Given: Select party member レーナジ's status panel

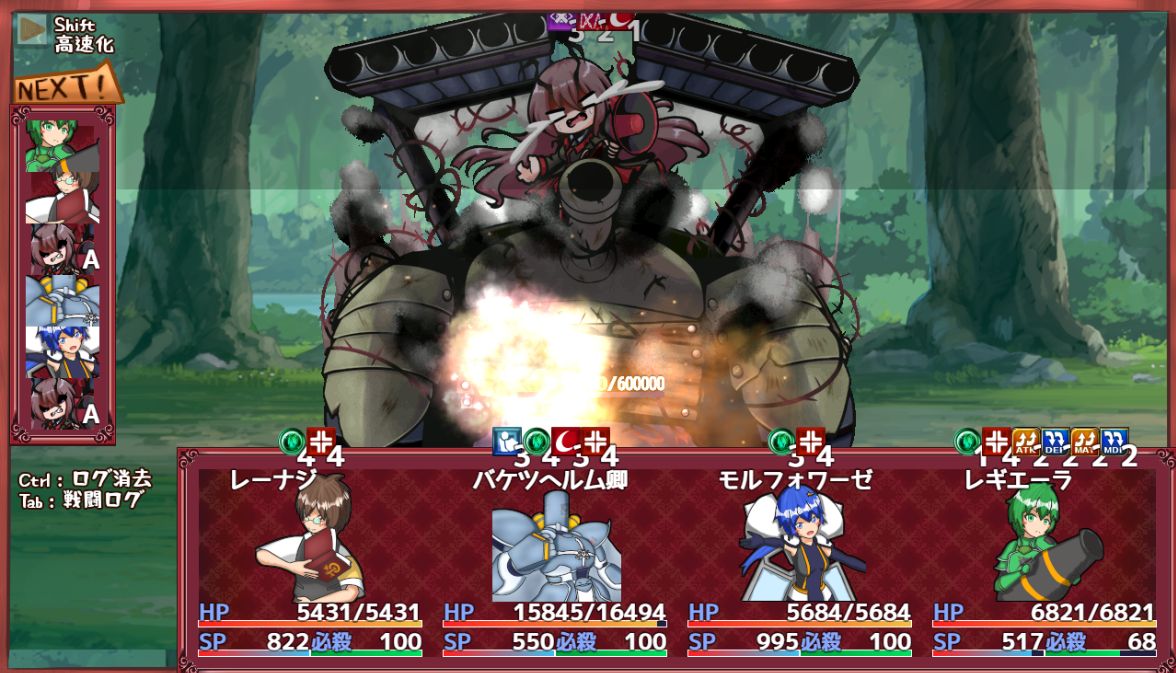Looking at the screenshot, I should click(310, 560).
